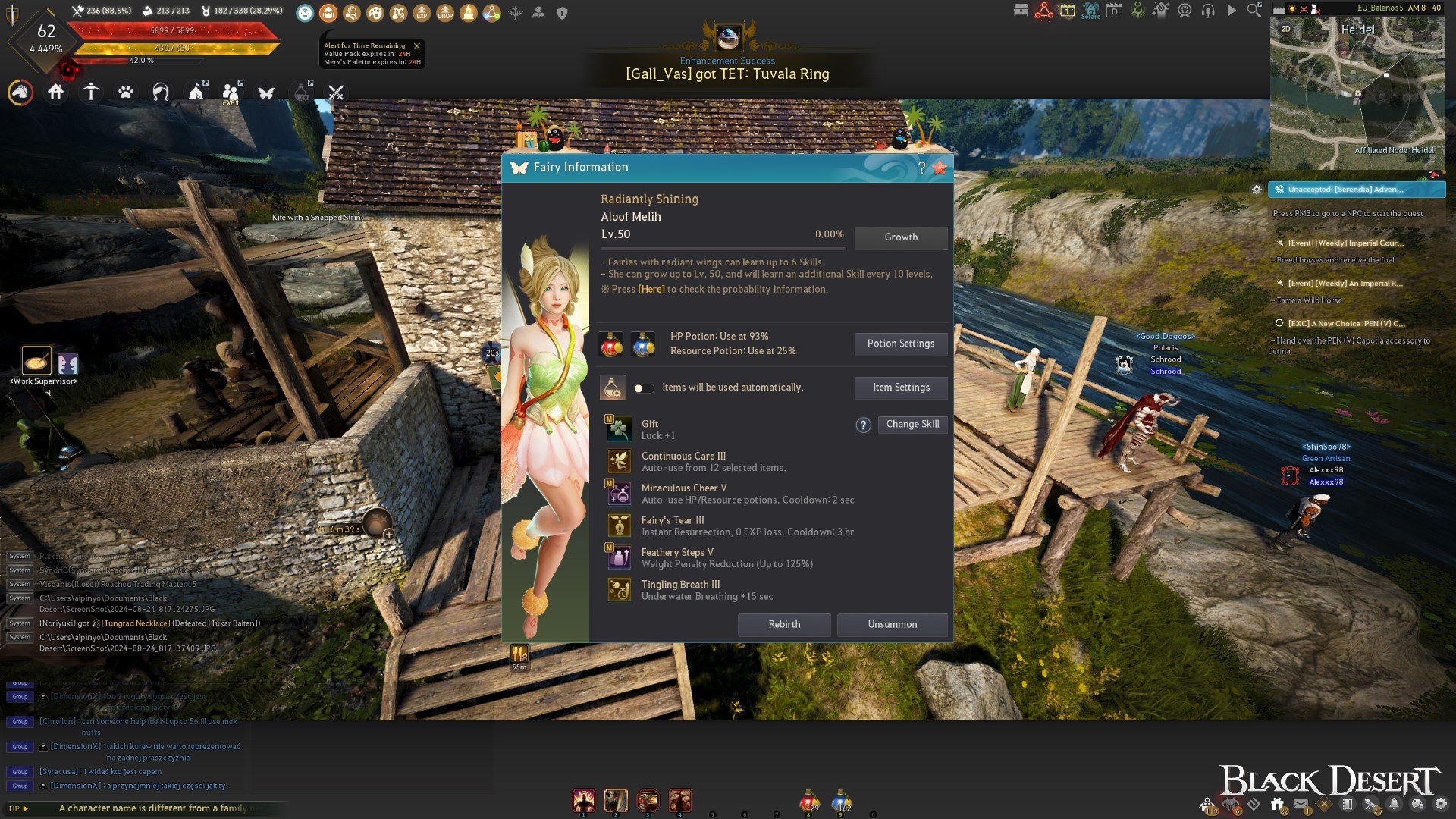Screen dimensions: 1456x819
Task: Open the Work Supervisor icon
Action: click(36, 362)
